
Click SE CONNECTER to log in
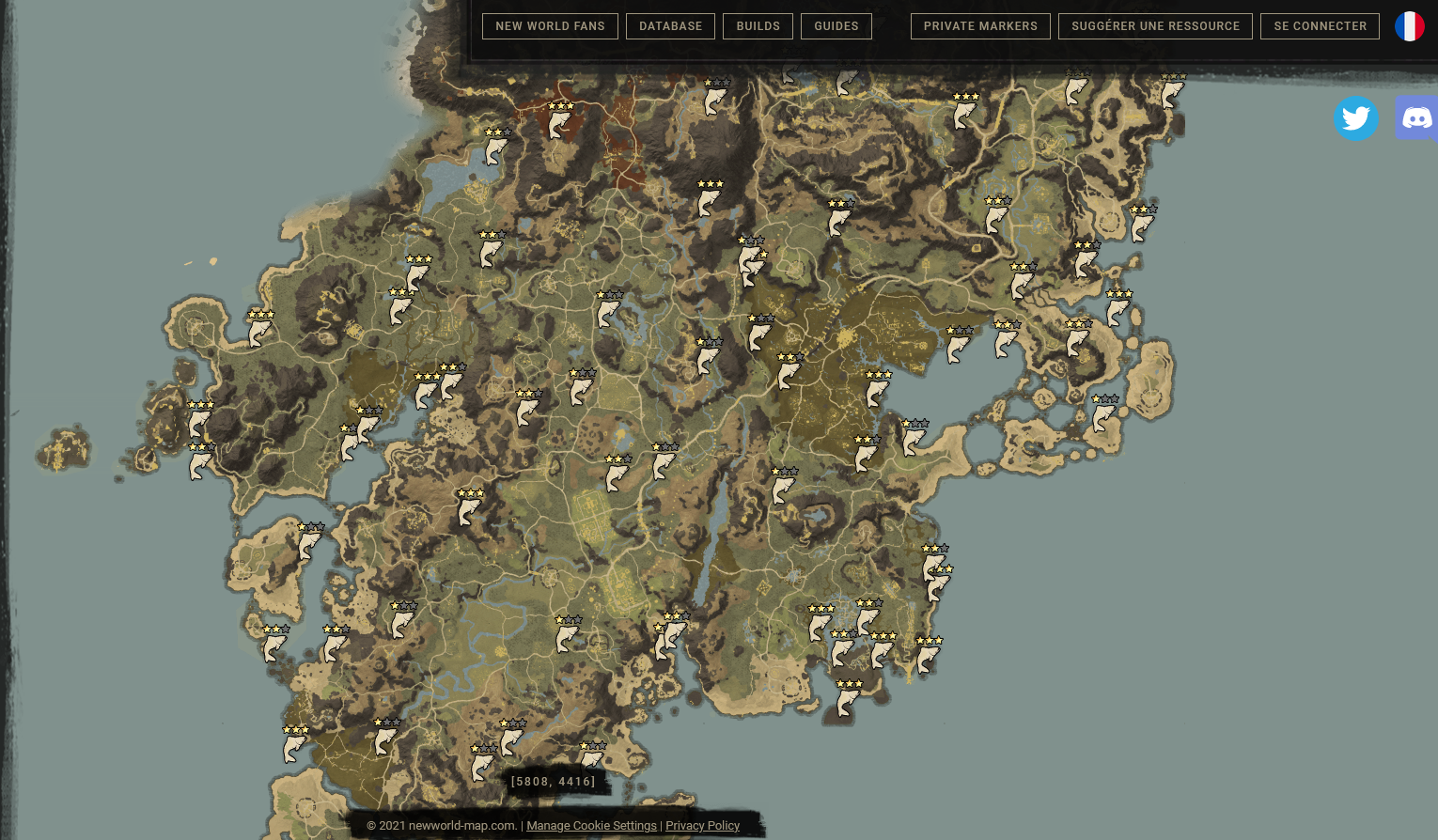point(1320,26)
